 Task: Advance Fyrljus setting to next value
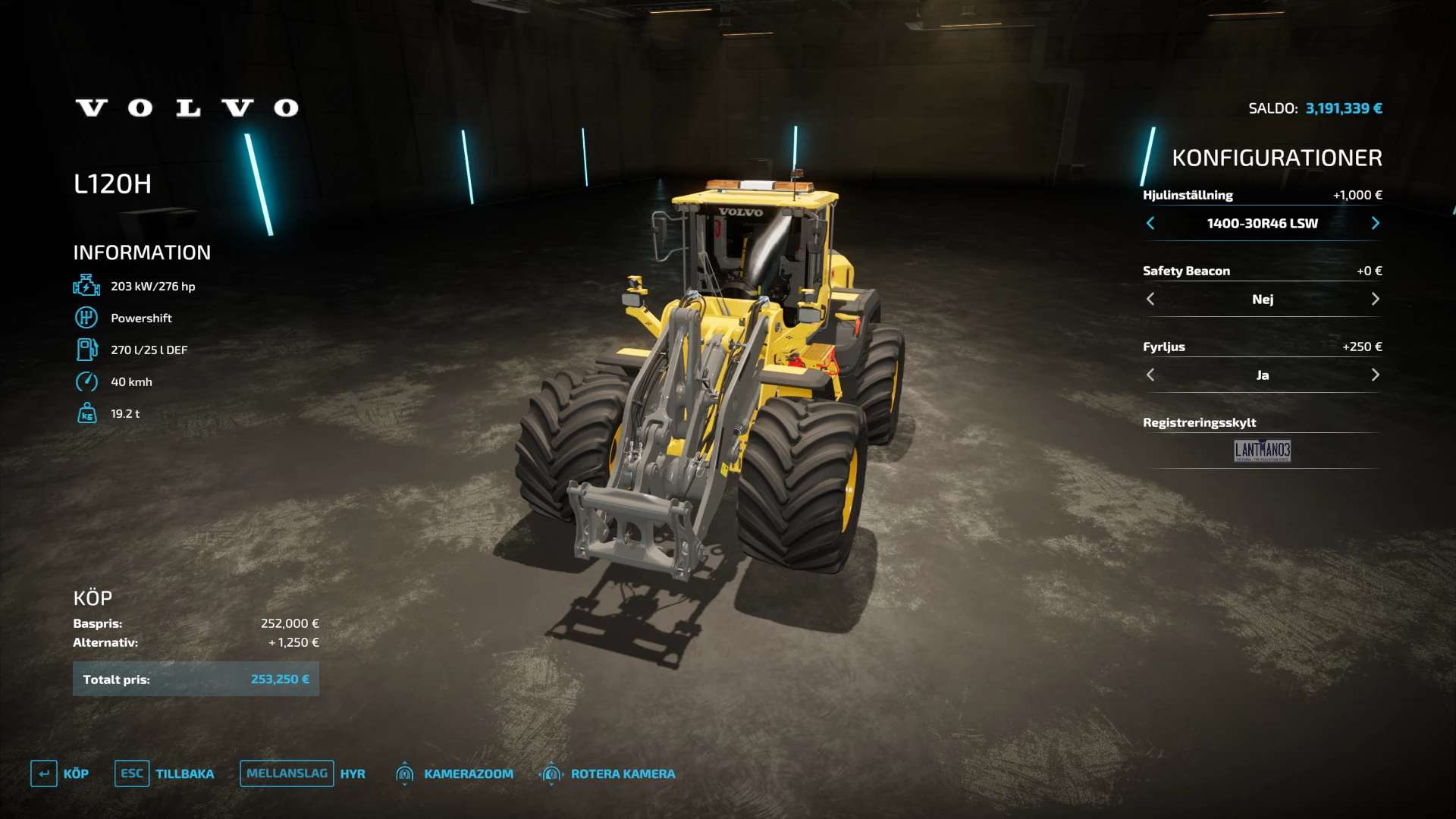(x=1375, y=375)
